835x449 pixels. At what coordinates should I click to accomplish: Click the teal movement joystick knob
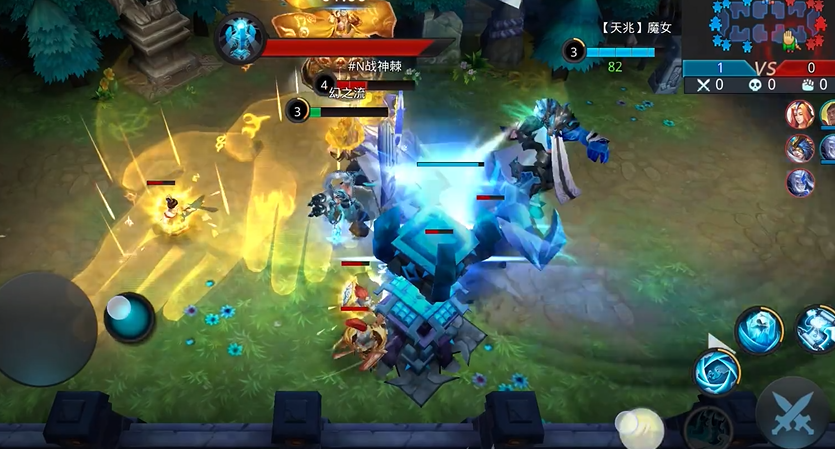pyautogui.click(x=129, y=316)
